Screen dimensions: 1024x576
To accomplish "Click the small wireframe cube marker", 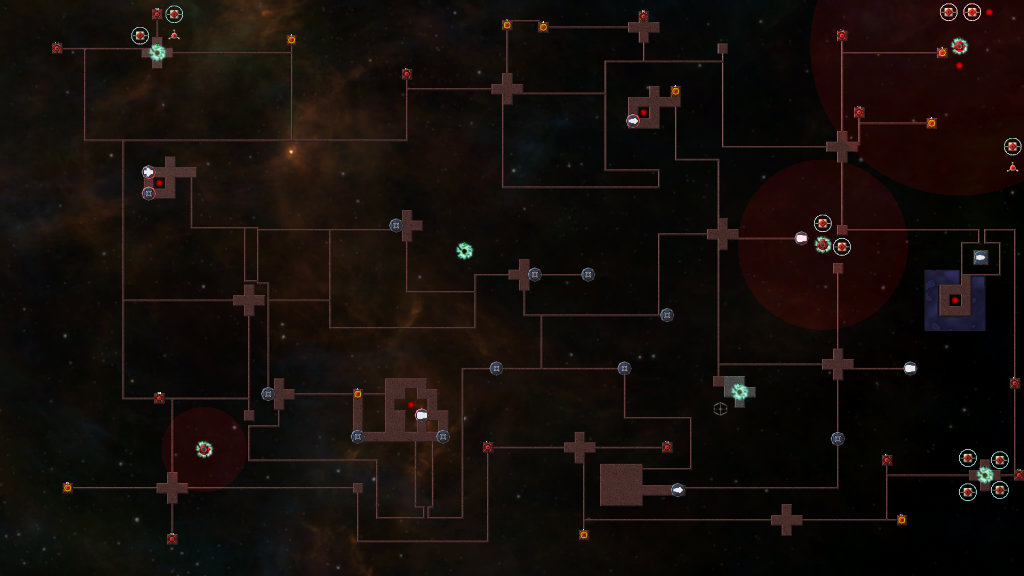I will tap(719, 408).
